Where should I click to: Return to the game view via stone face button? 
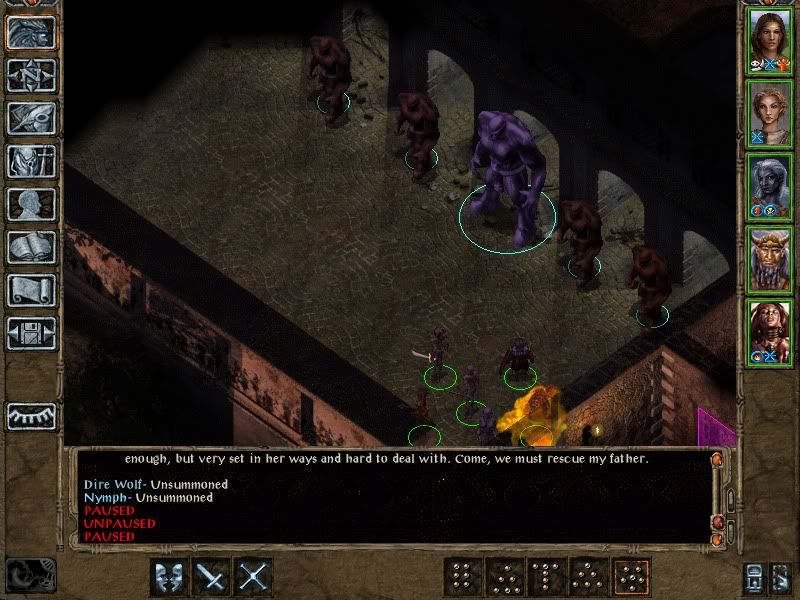[31, 33]
